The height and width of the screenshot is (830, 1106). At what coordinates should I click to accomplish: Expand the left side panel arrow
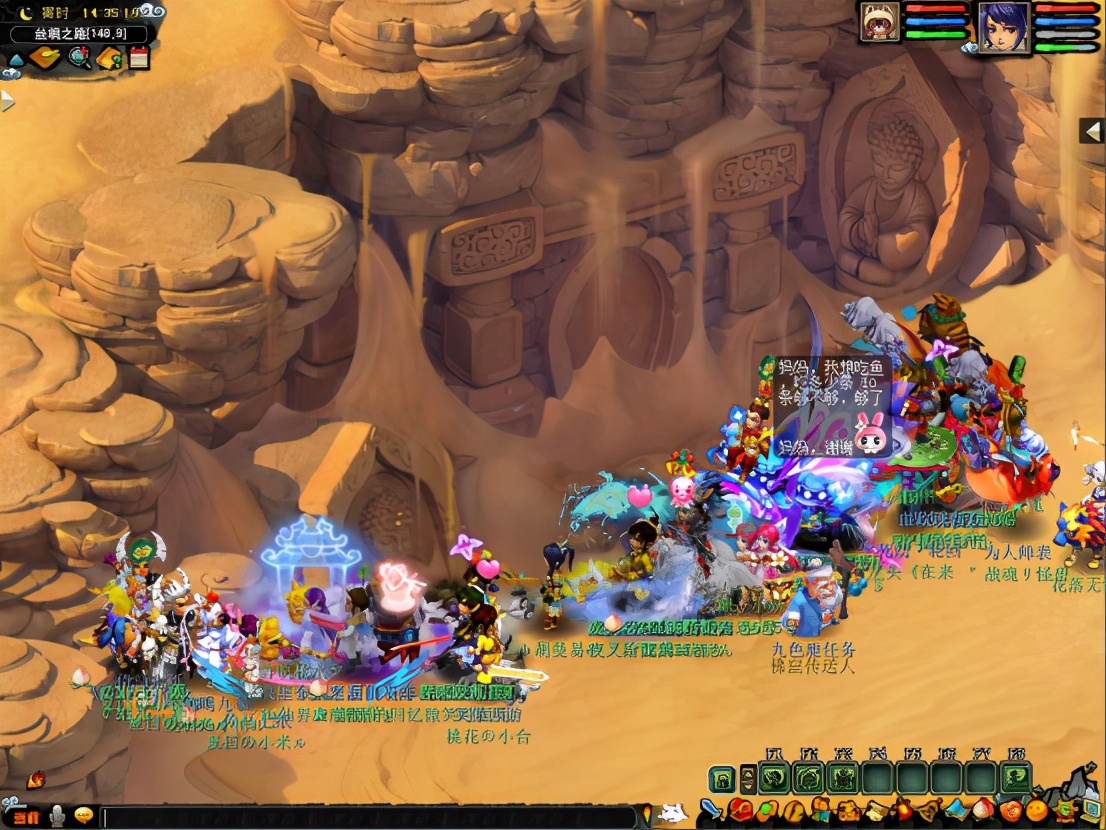click(8, 100)
